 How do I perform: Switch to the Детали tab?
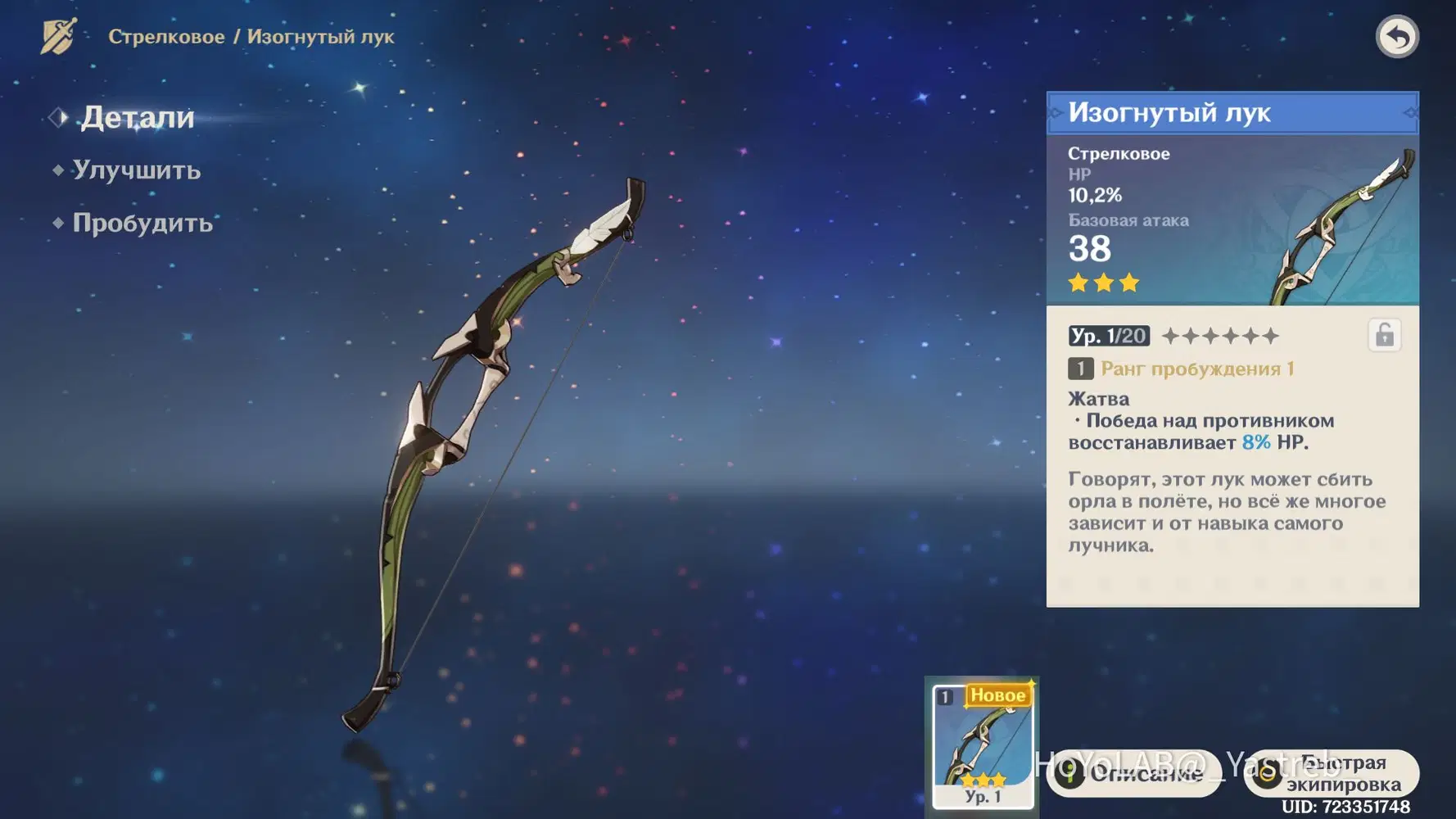(137, 118)
